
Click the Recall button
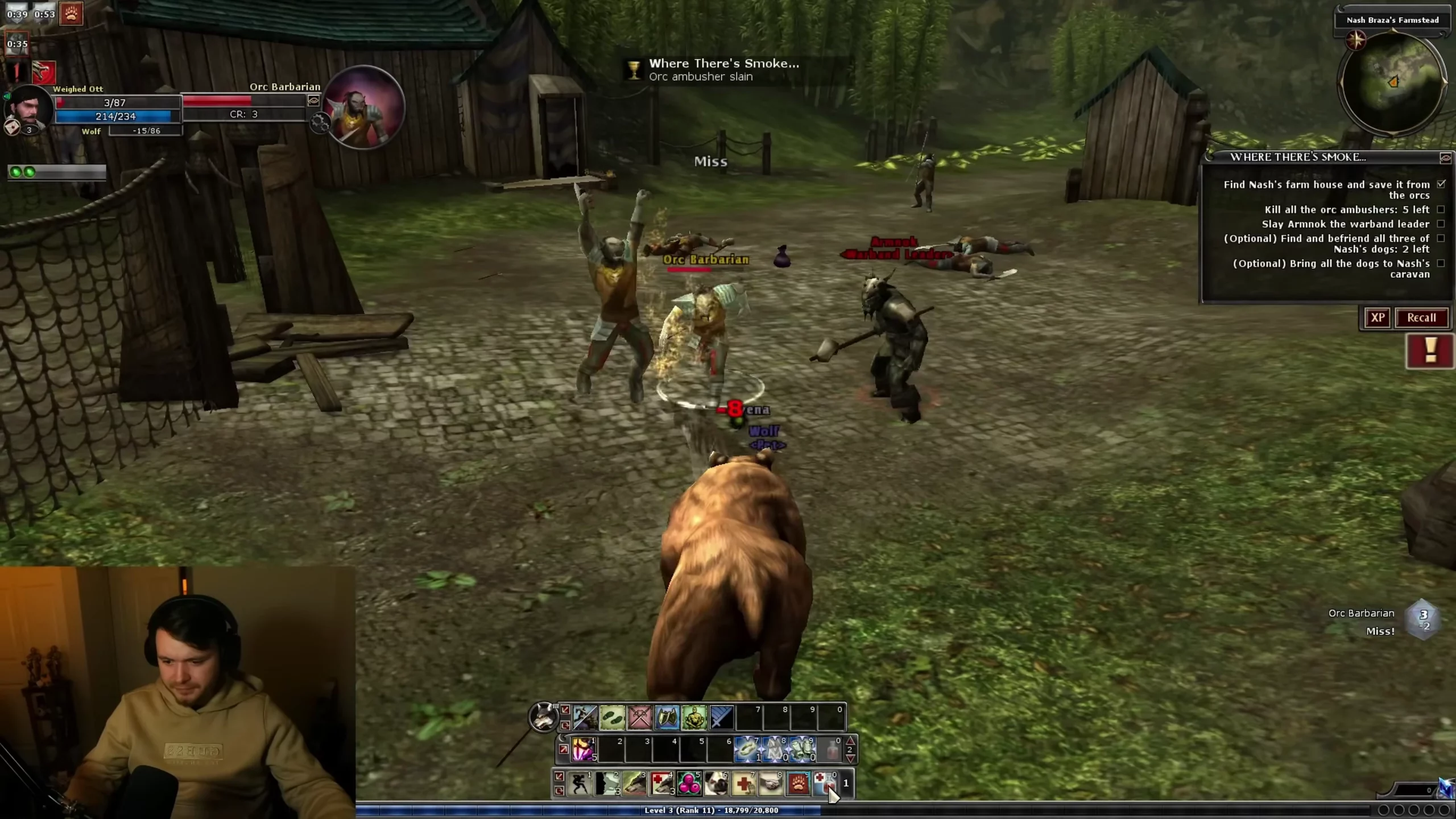coord(1421,318)
